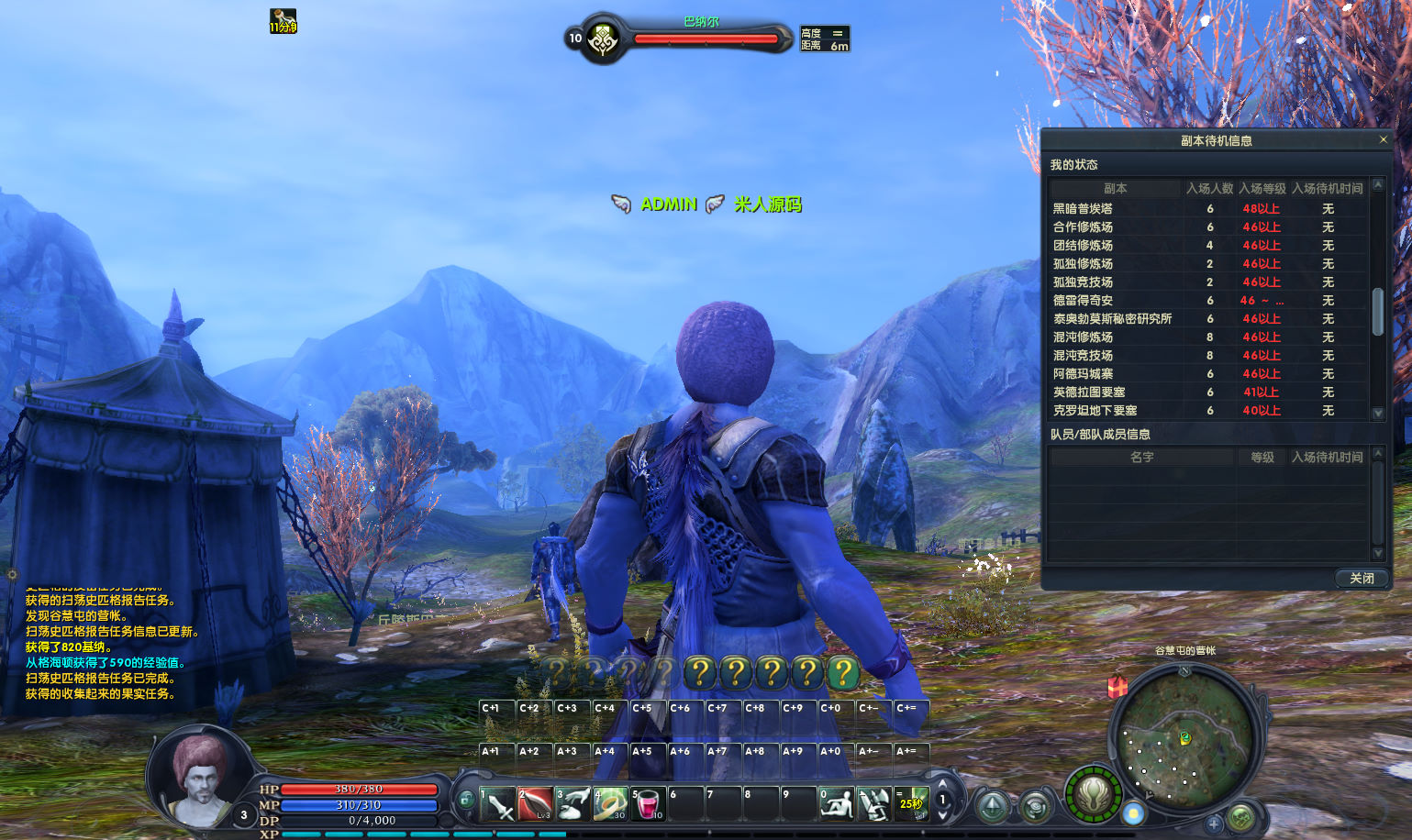Toggle the hotbar lock icon

pos(466,800)
